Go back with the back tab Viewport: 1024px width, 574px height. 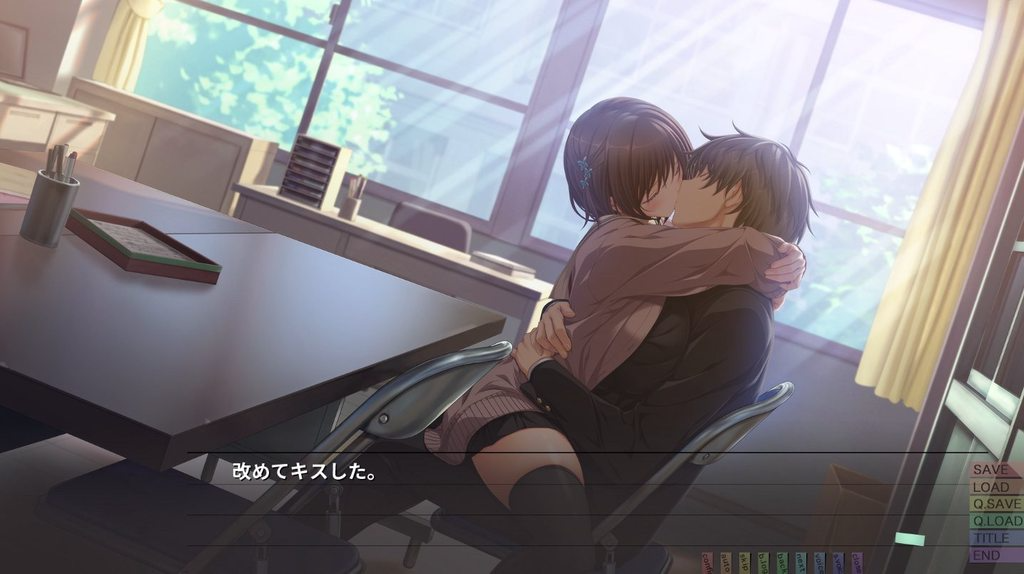click(782, 562)
